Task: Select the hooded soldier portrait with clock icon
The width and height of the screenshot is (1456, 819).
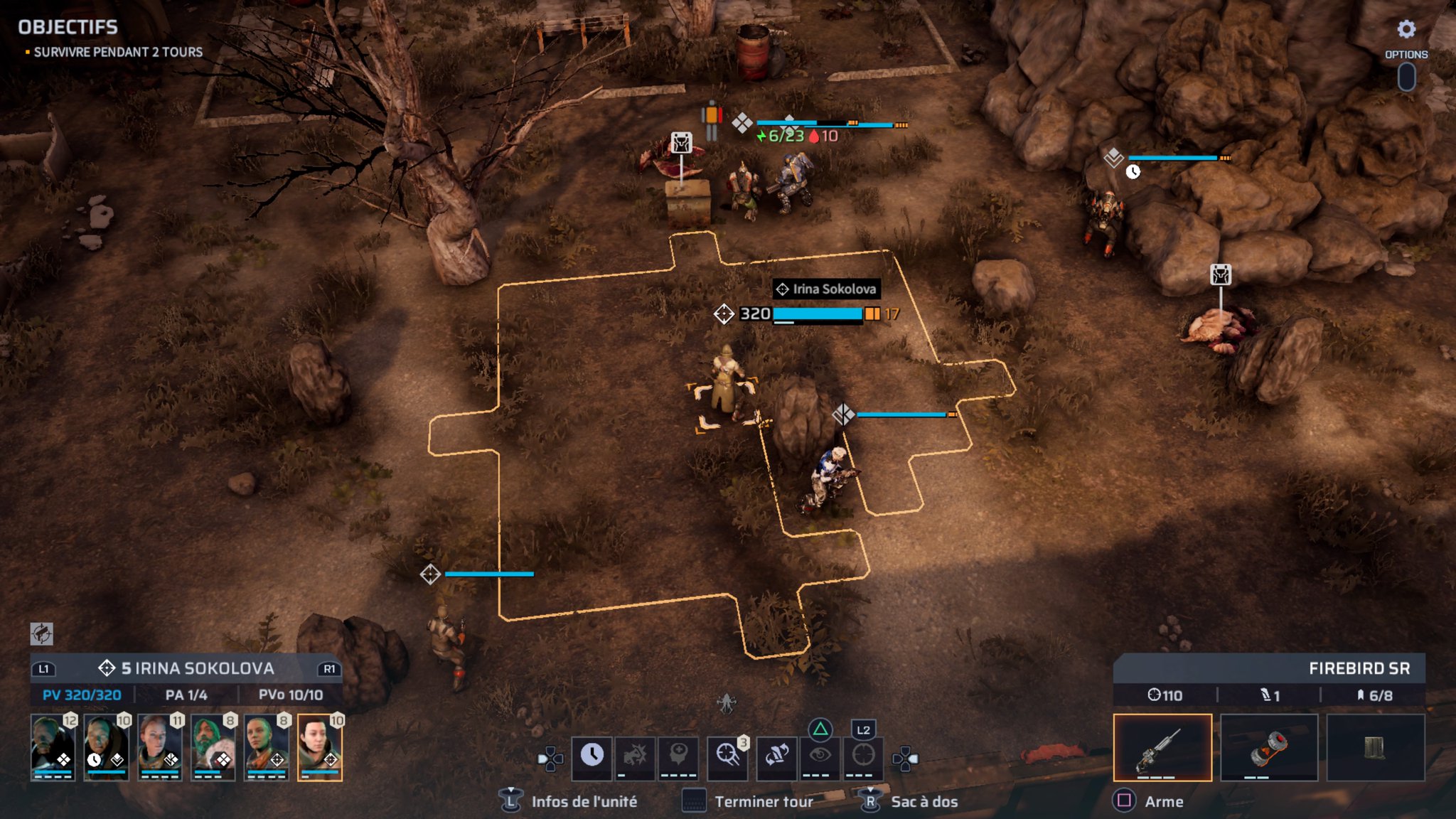Action: click(x=106, y=748)
